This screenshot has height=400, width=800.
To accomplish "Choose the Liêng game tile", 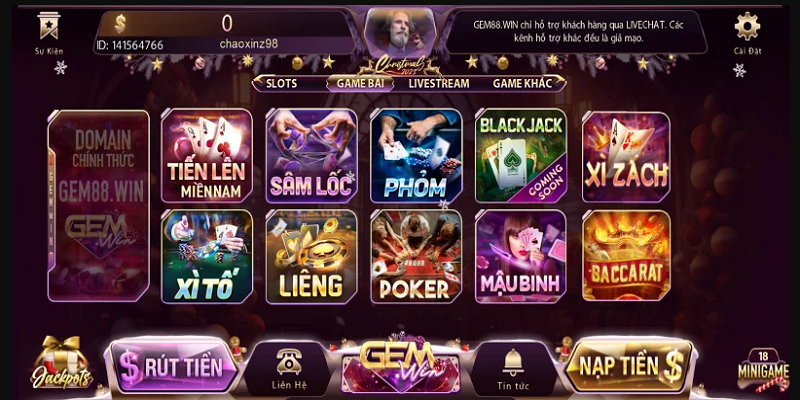I will click(x=311, y=256).
